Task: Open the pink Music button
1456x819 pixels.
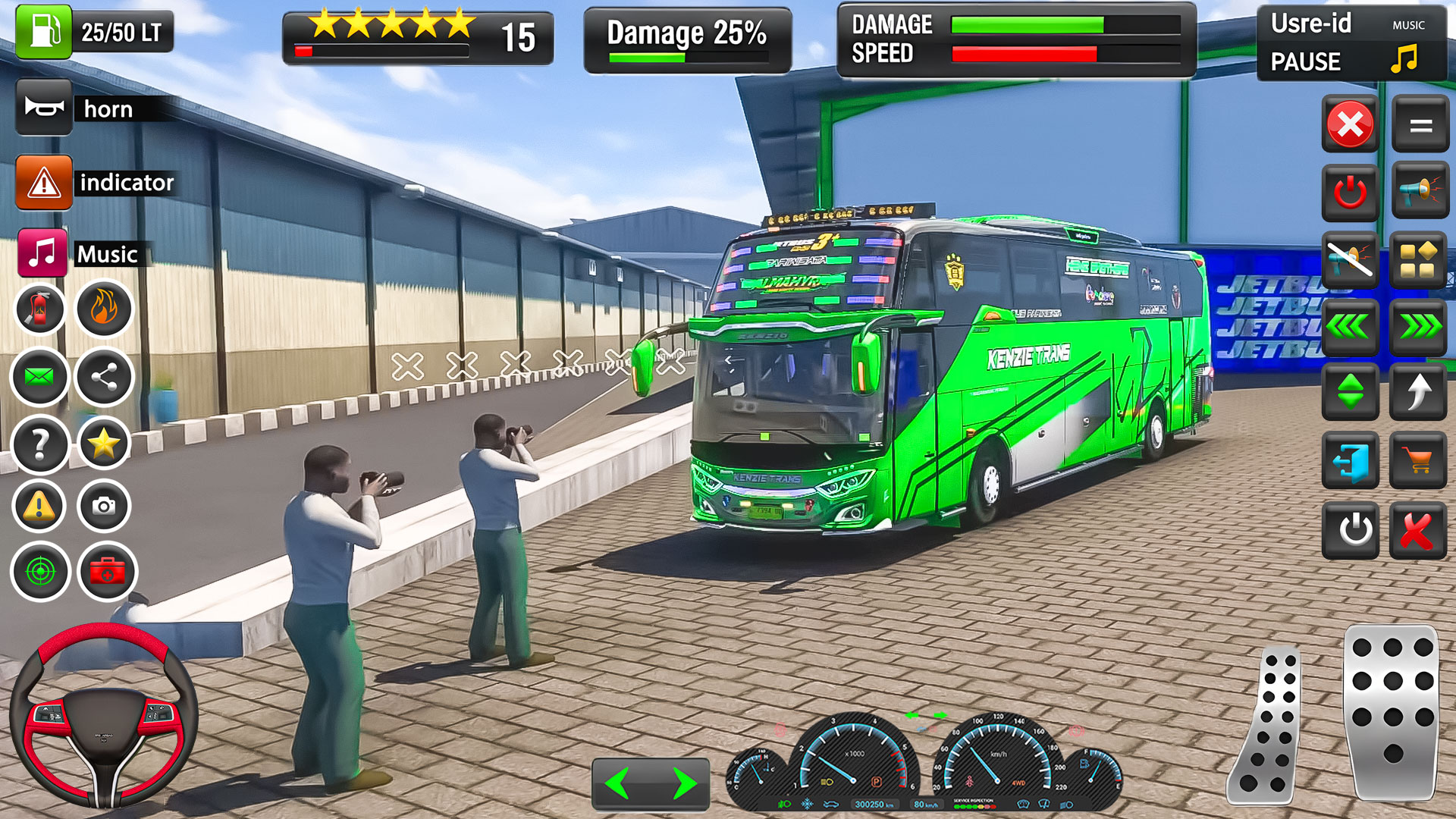Action: [42, 253]
